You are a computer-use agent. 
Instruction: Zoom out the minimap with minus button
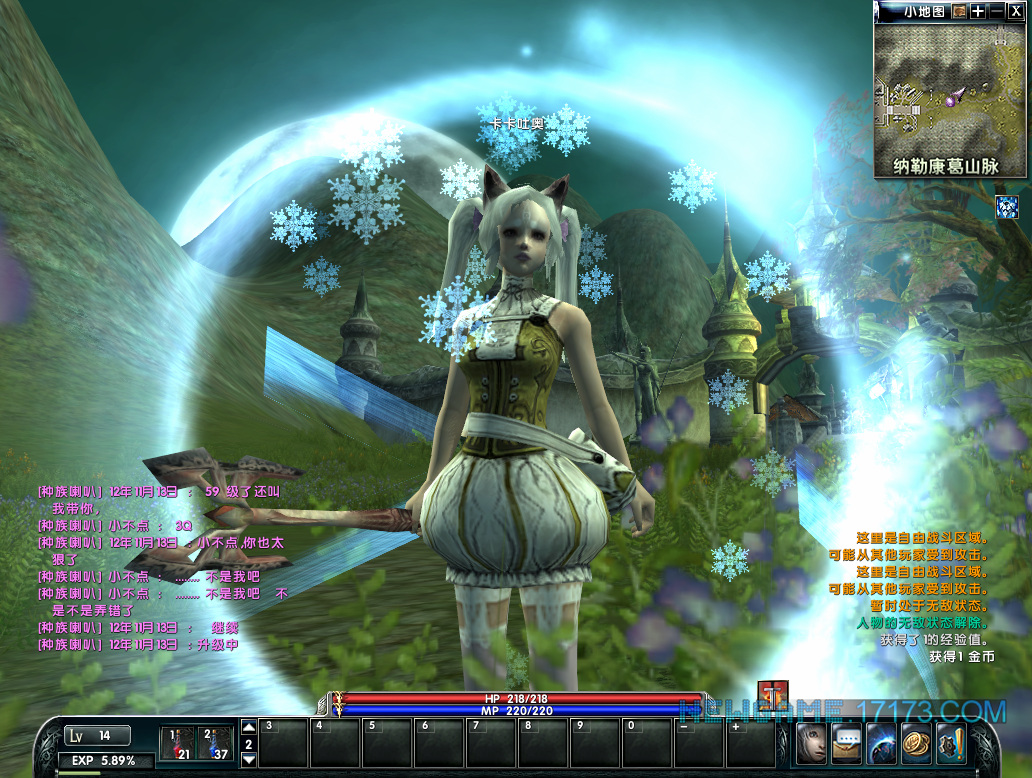point(996,11)
